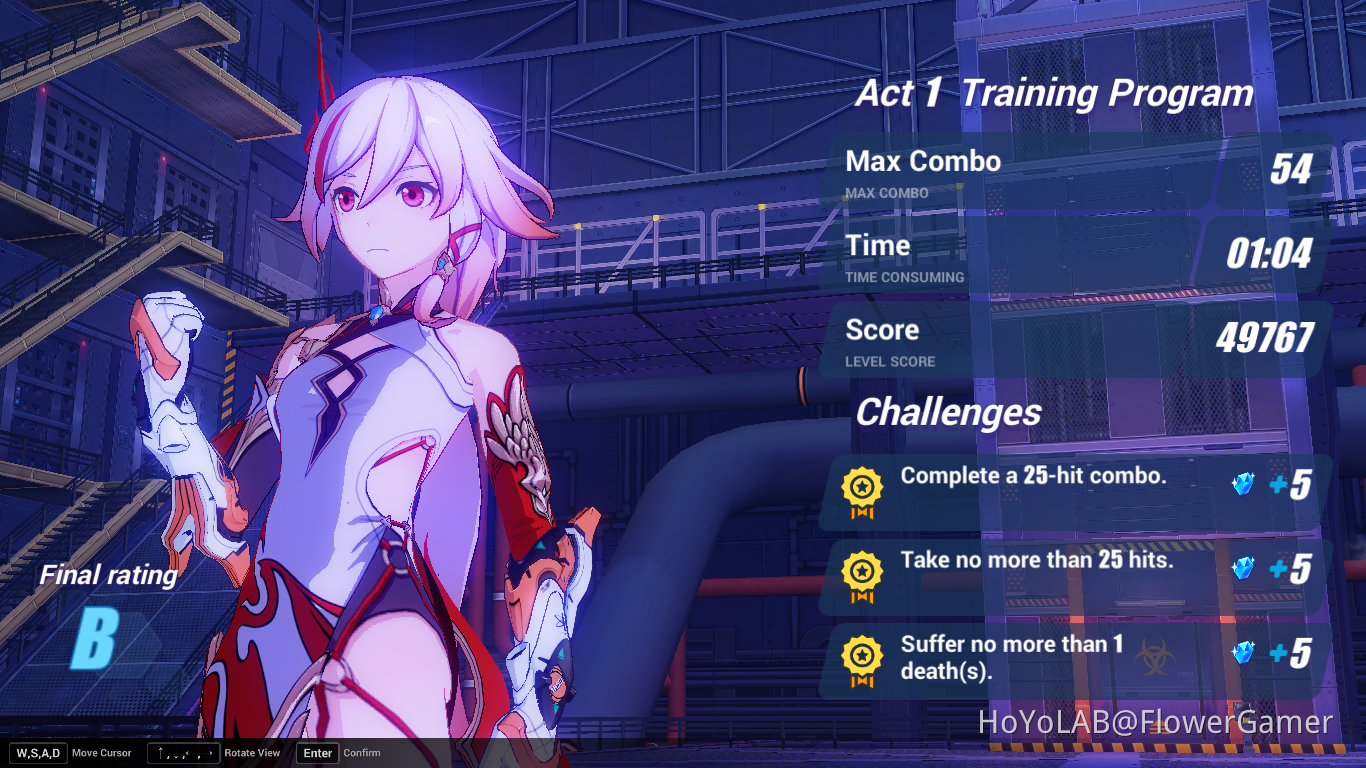Expand the Level Score details

(1080, 340)
